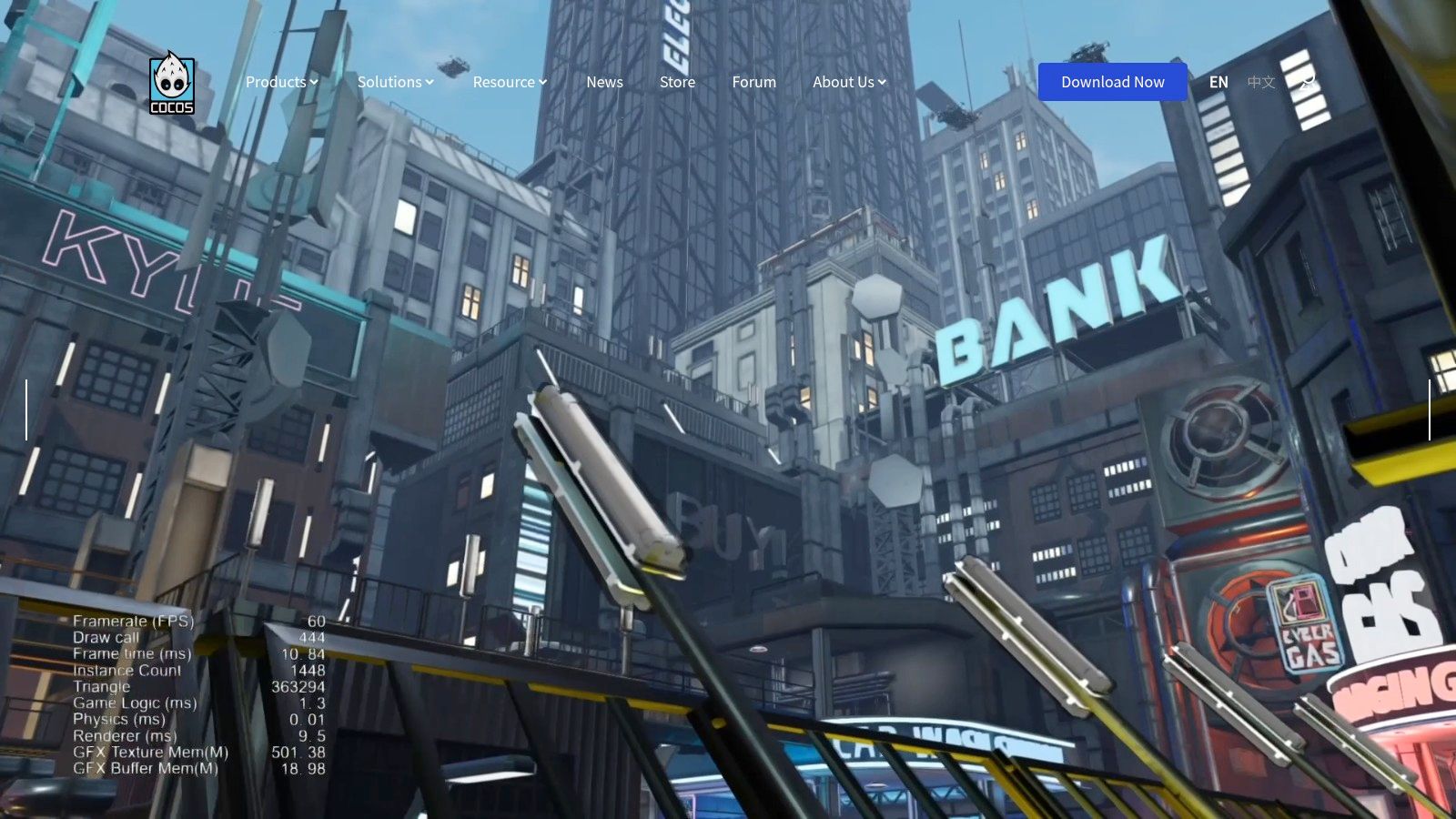Click the COCOS wordmark under the ghost logo
The height and width of the screenshot is (819, 1456).
click(172, 109)
